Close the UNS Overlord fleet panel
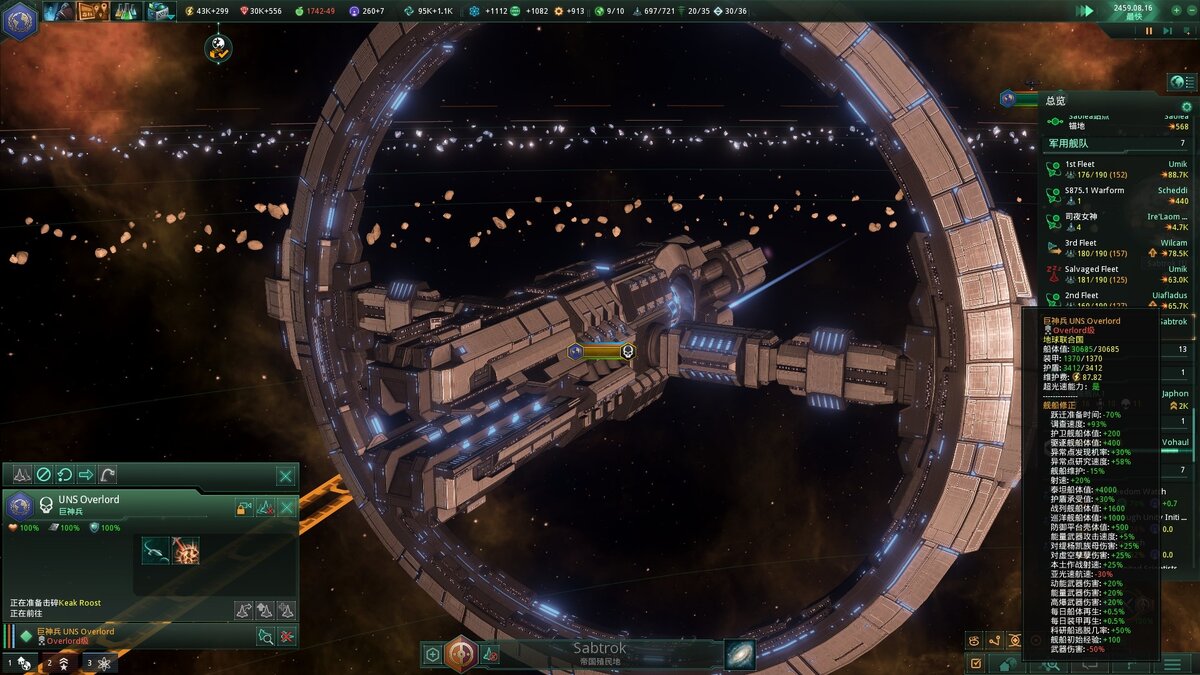 [286, 476]
